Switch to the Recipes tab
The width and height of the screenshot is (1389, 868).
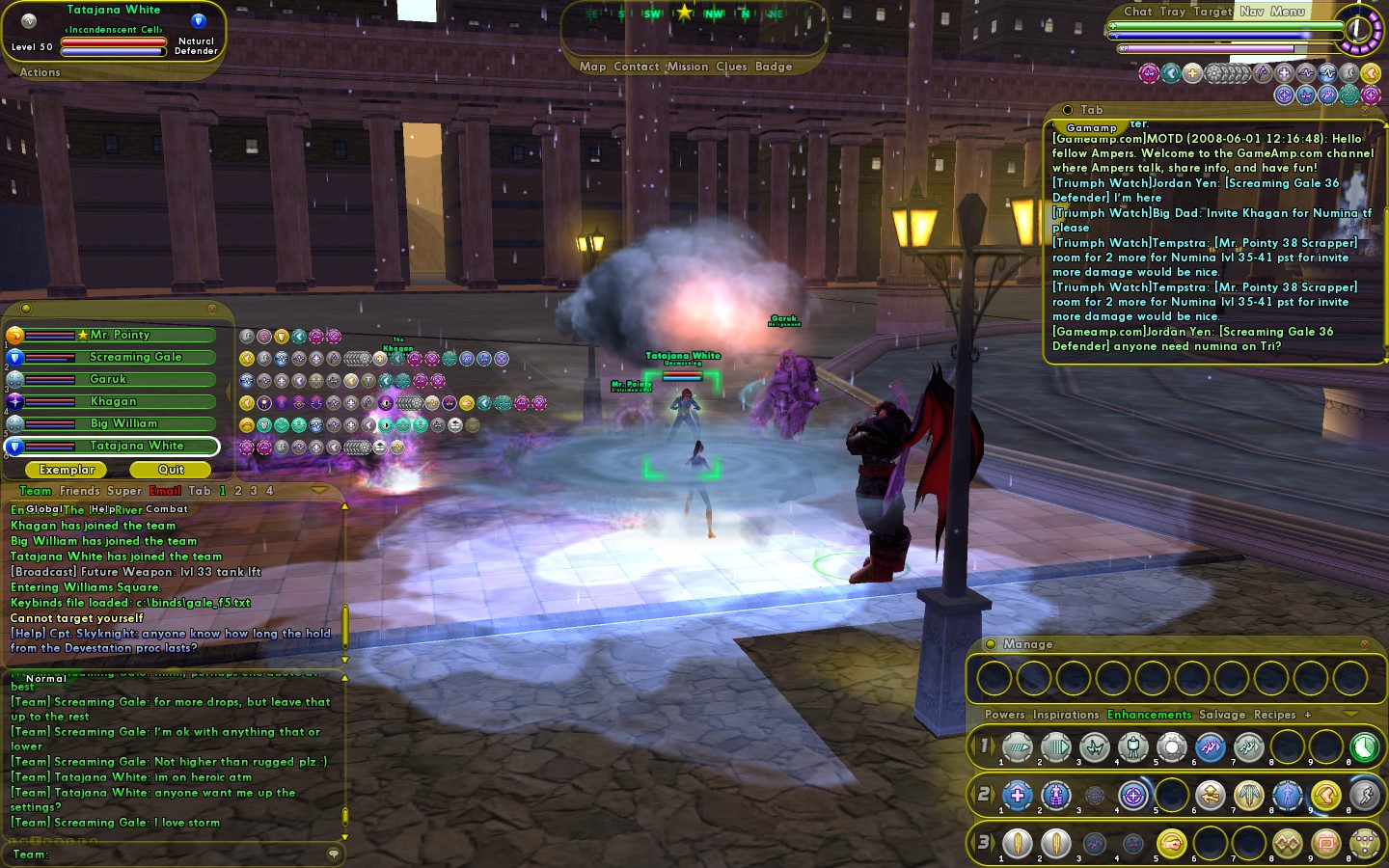click(x=1274, y=715)
